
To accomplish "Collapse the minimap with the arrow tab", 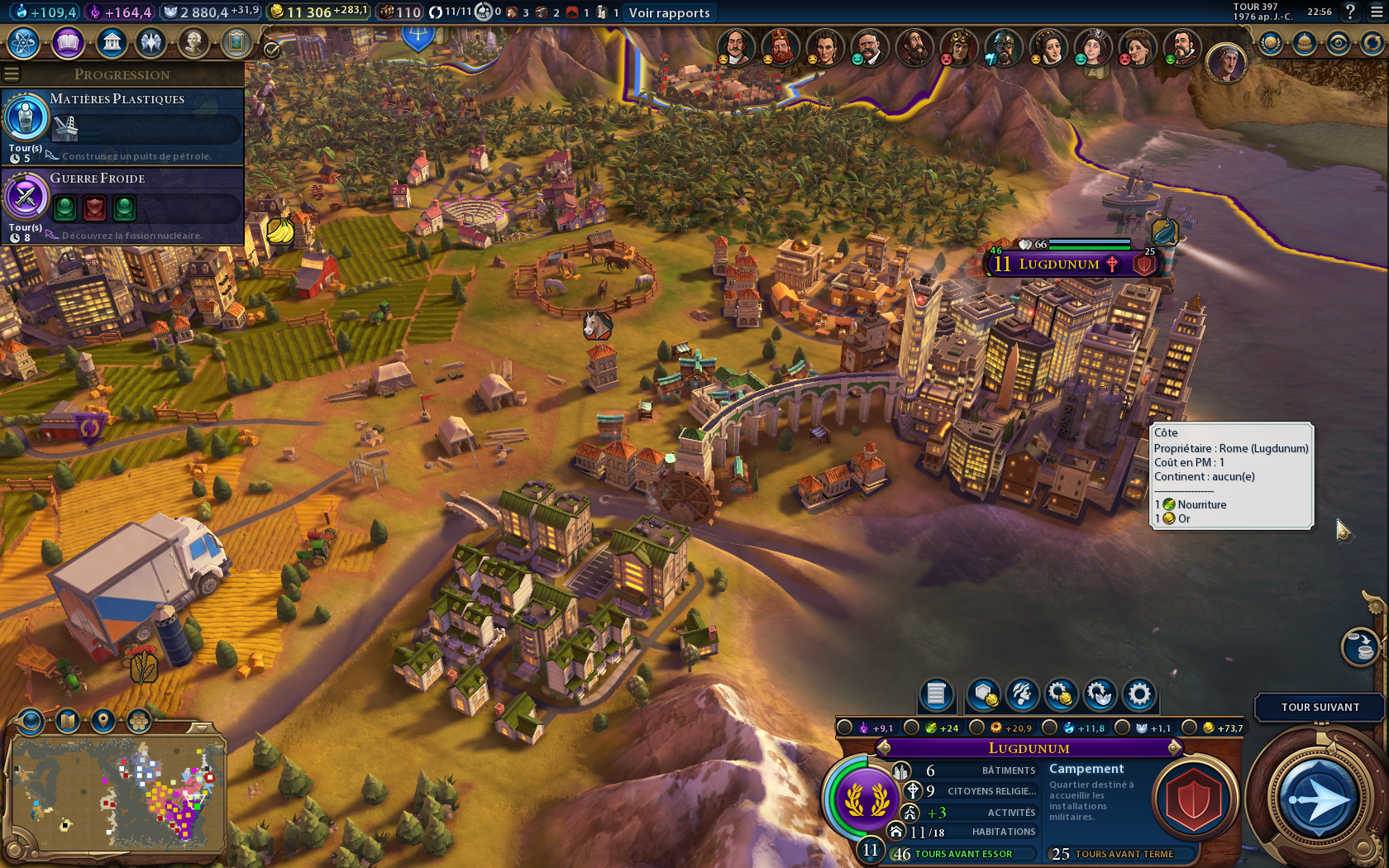I will (203, 727).
